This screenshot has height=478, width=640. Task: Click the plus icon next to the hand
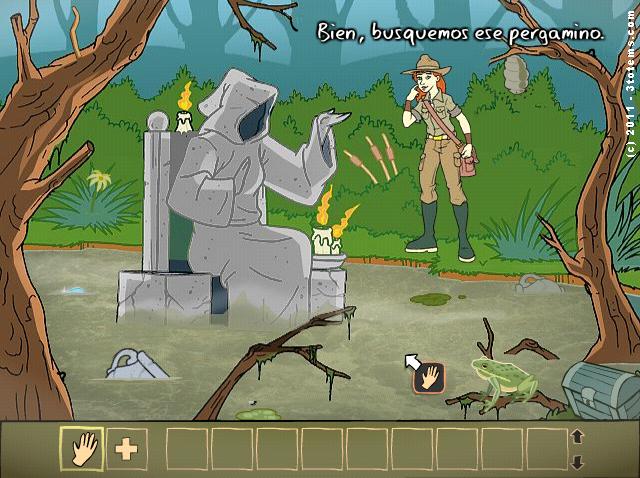point(126,449)
